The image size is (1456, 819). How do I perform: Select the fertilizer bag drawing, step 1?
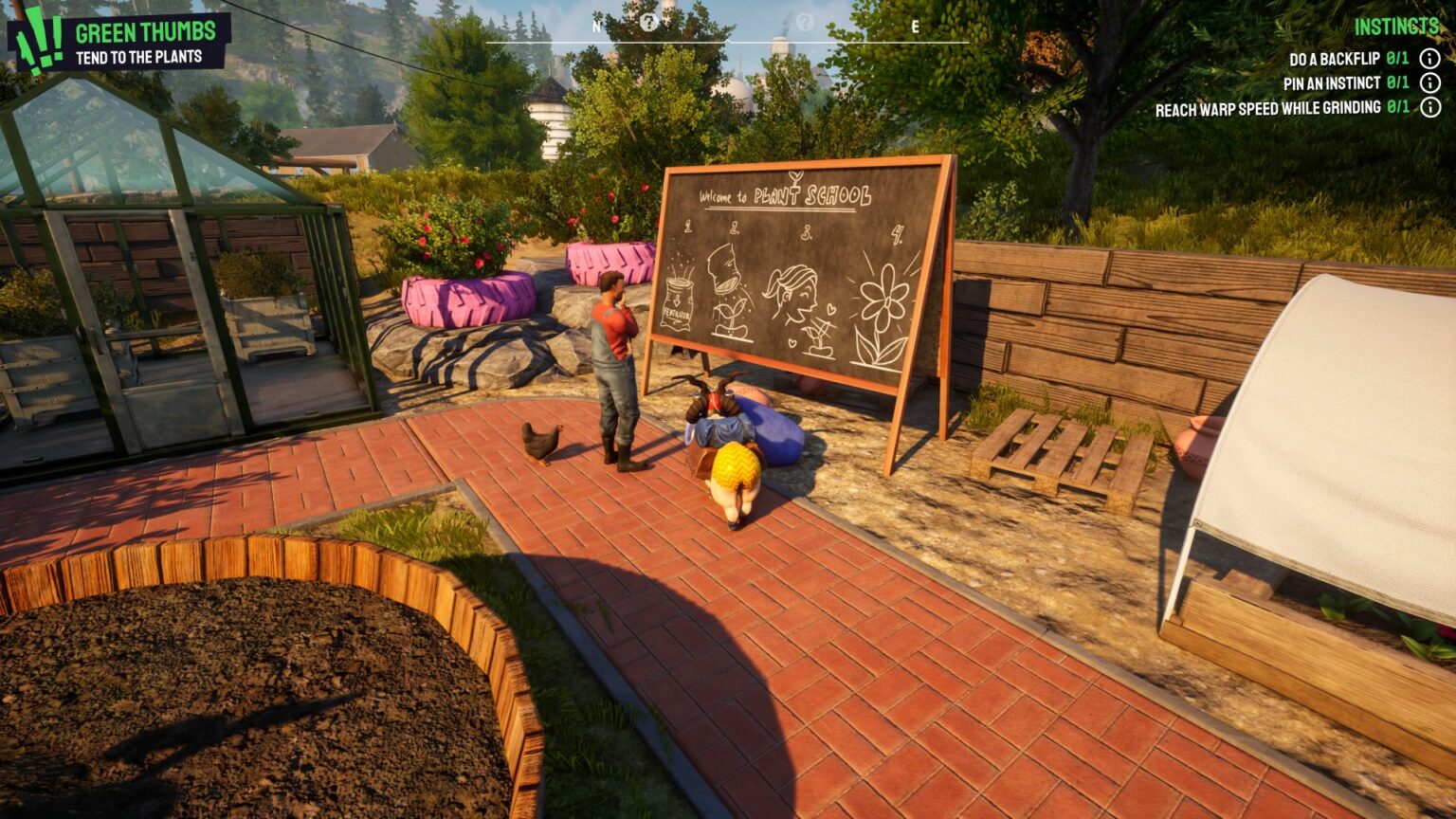click(676, 302)
